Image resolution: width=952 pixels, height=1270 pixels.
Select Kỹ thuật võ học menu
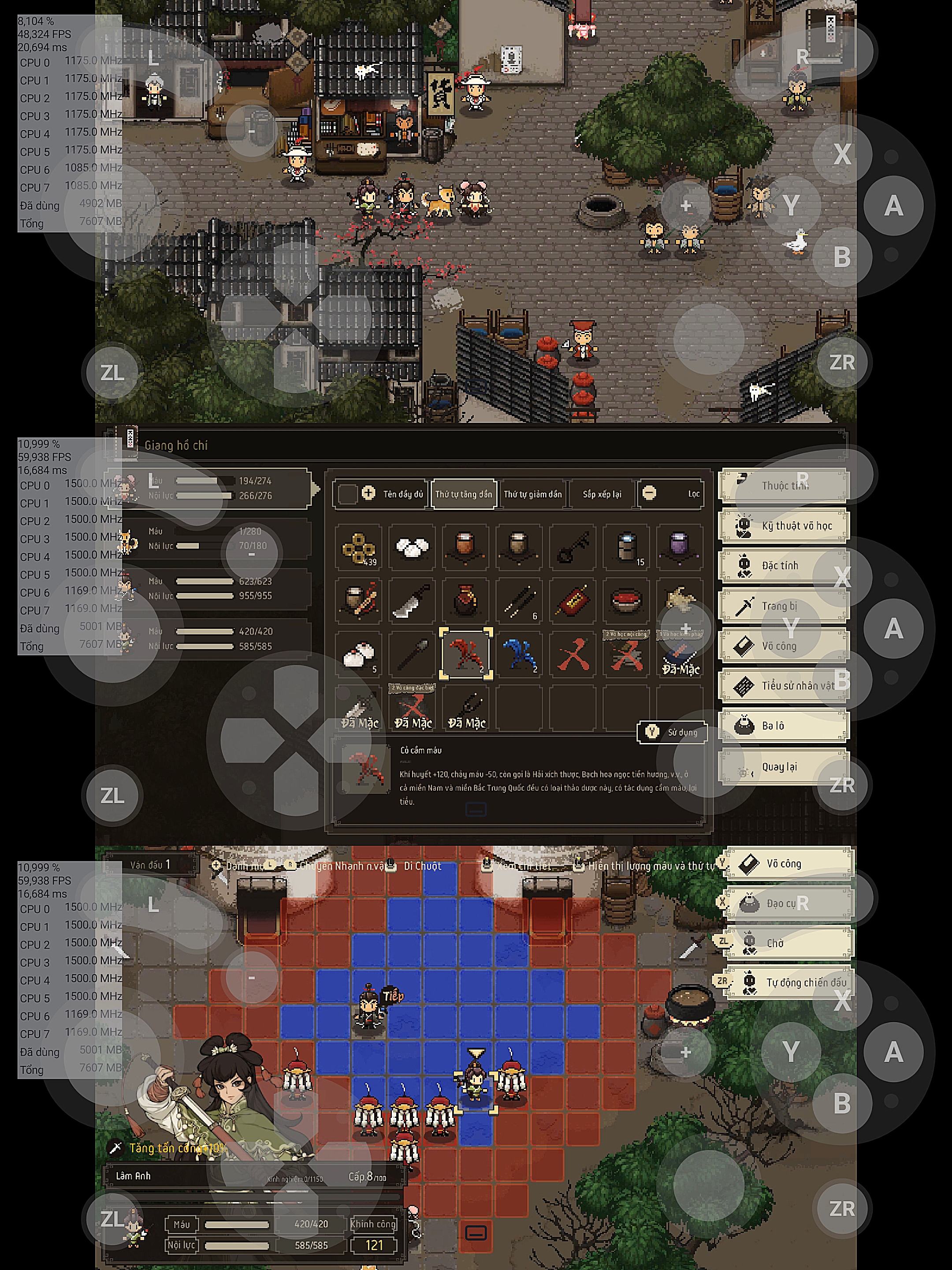pos(784,525)
